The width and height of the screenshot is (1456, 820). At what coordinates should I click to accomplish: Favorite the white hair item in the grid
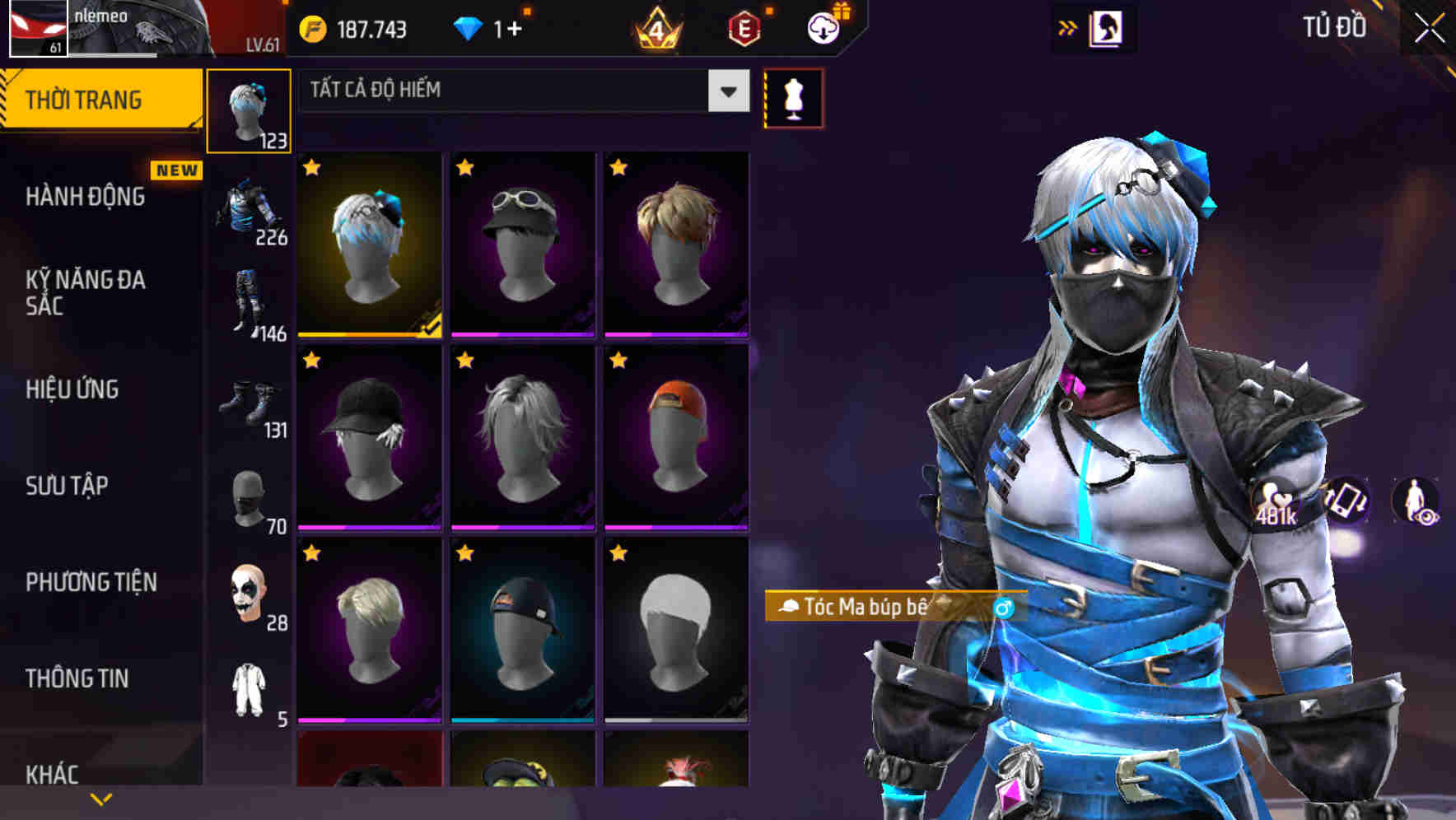pyautogui.click(x=464, y=360)
